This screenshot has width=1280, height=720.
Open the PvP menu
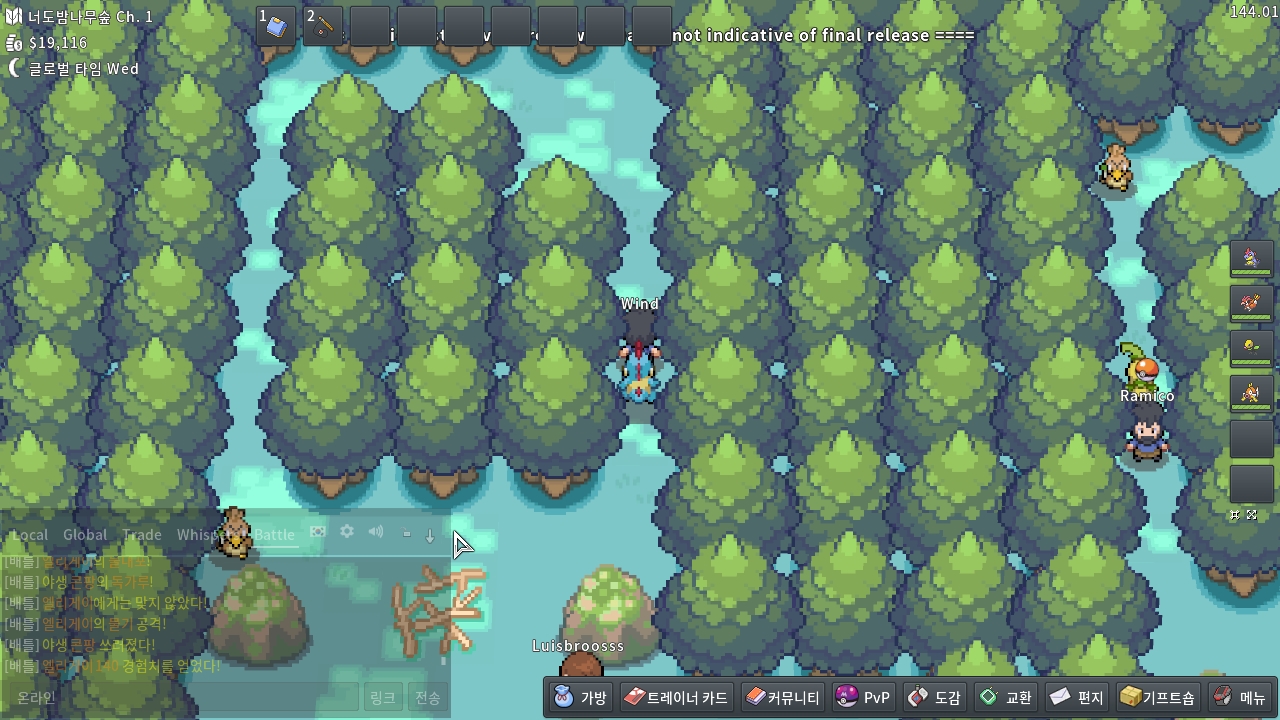click(862, 697)
